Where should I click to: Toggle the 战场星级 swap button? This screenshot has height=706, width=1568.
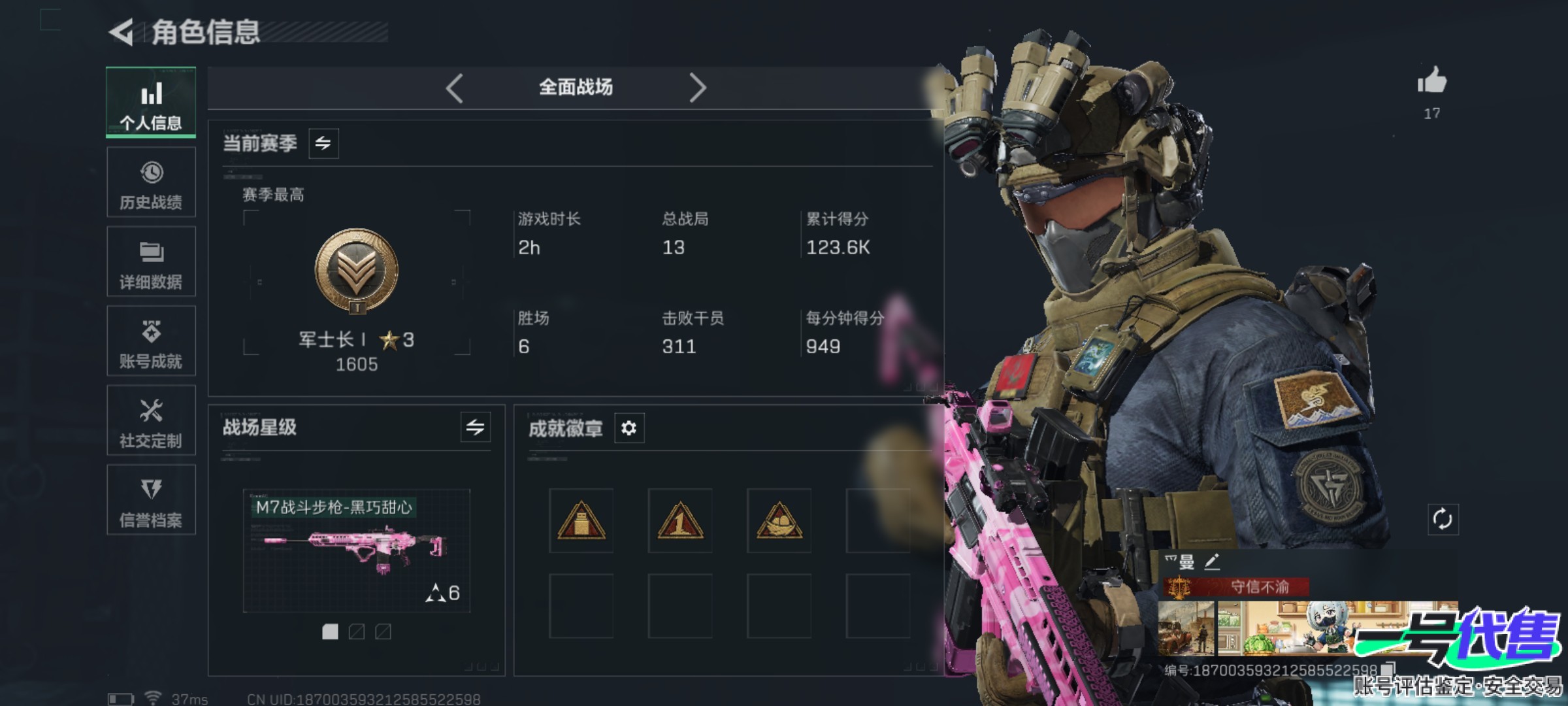(475, 428)
